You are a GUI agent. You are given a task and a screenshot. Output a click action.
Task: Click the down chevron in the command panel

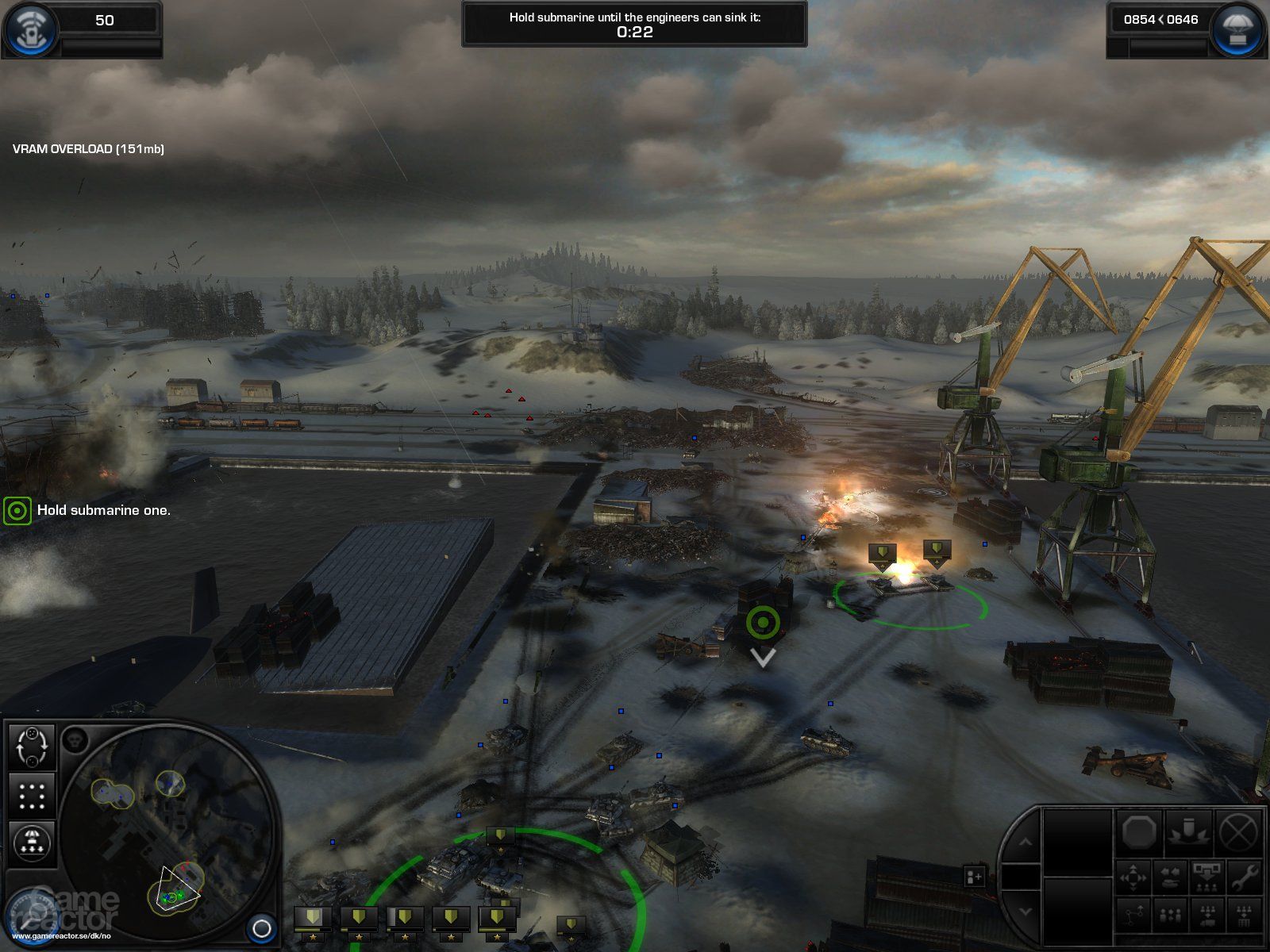pyautogui.click(x=1024, y=910)
